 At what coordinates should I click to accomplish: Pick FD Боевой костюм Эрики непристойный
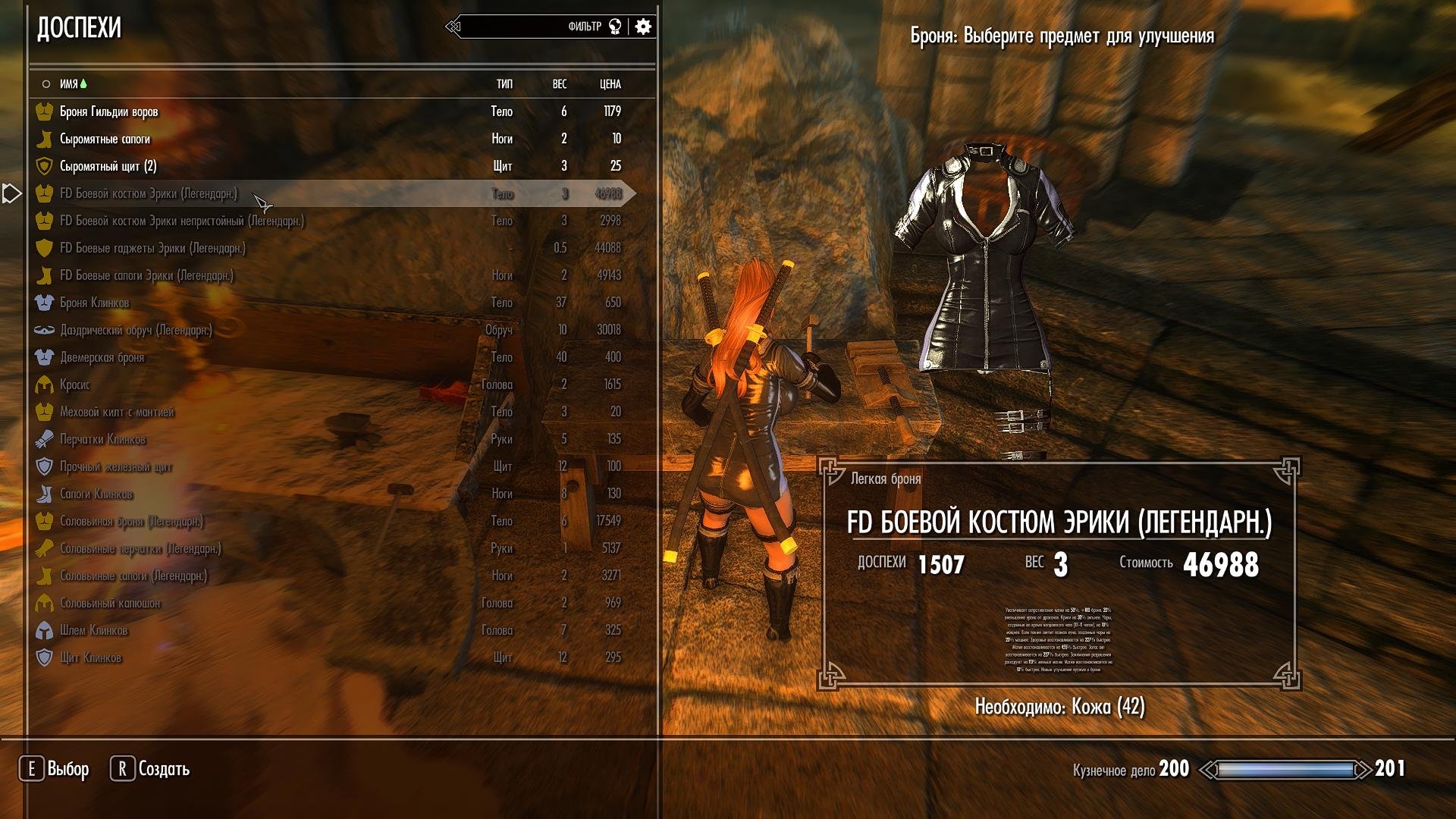point(182,221)
